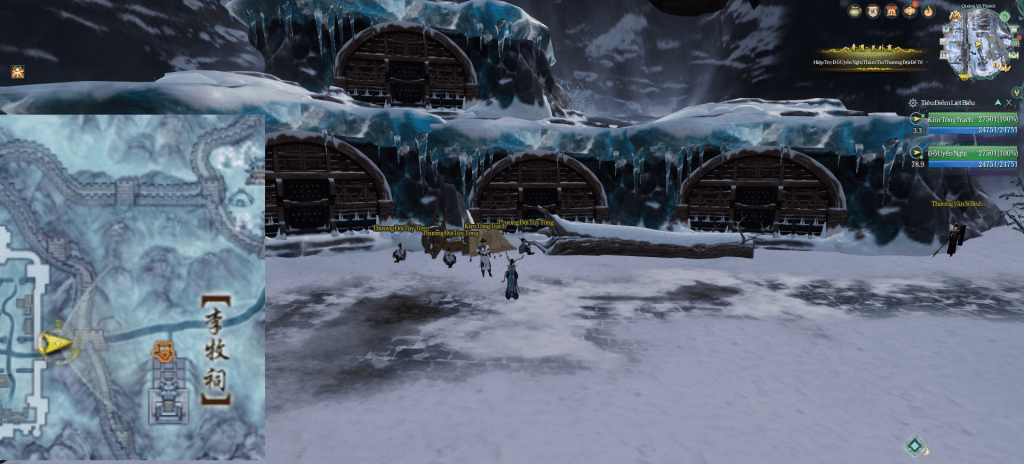Click the orange icon on the left edge
The image size is (1024, 464).
point(17,71)
